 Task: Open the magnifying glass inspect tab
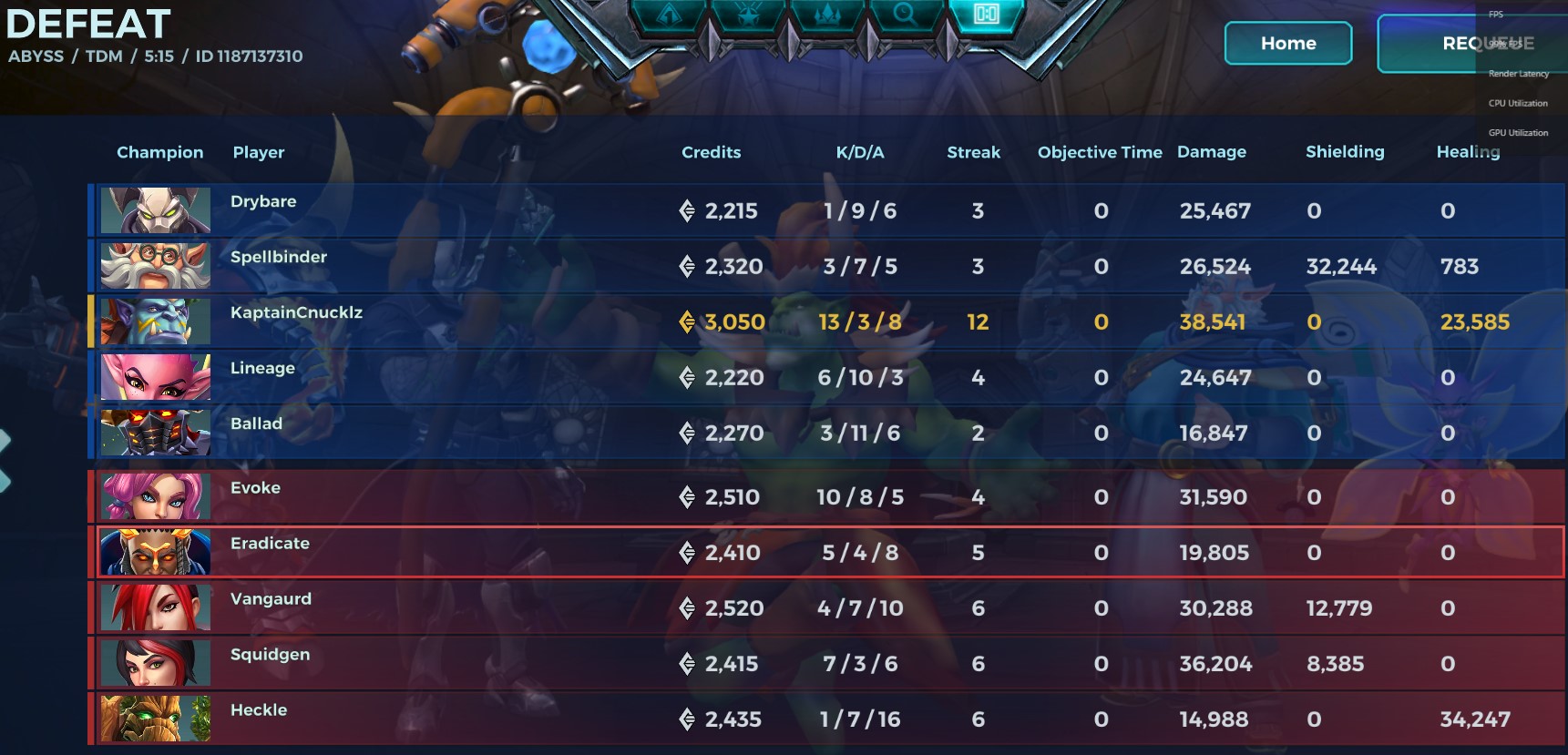pyautogui.click(x=907, y=16)
